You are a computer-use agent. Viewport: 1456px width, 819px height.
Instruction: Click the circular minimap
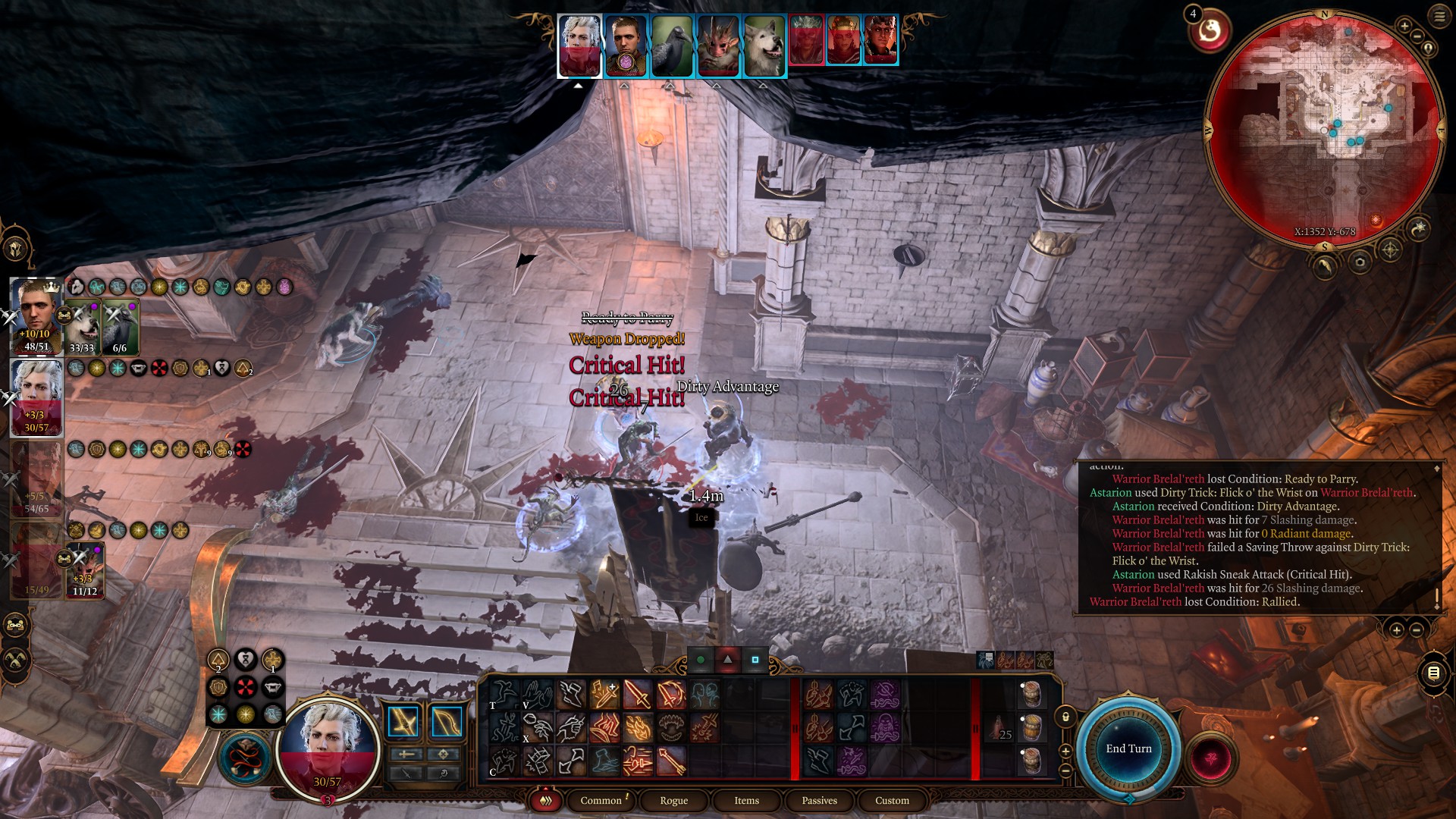point(1324,129)
